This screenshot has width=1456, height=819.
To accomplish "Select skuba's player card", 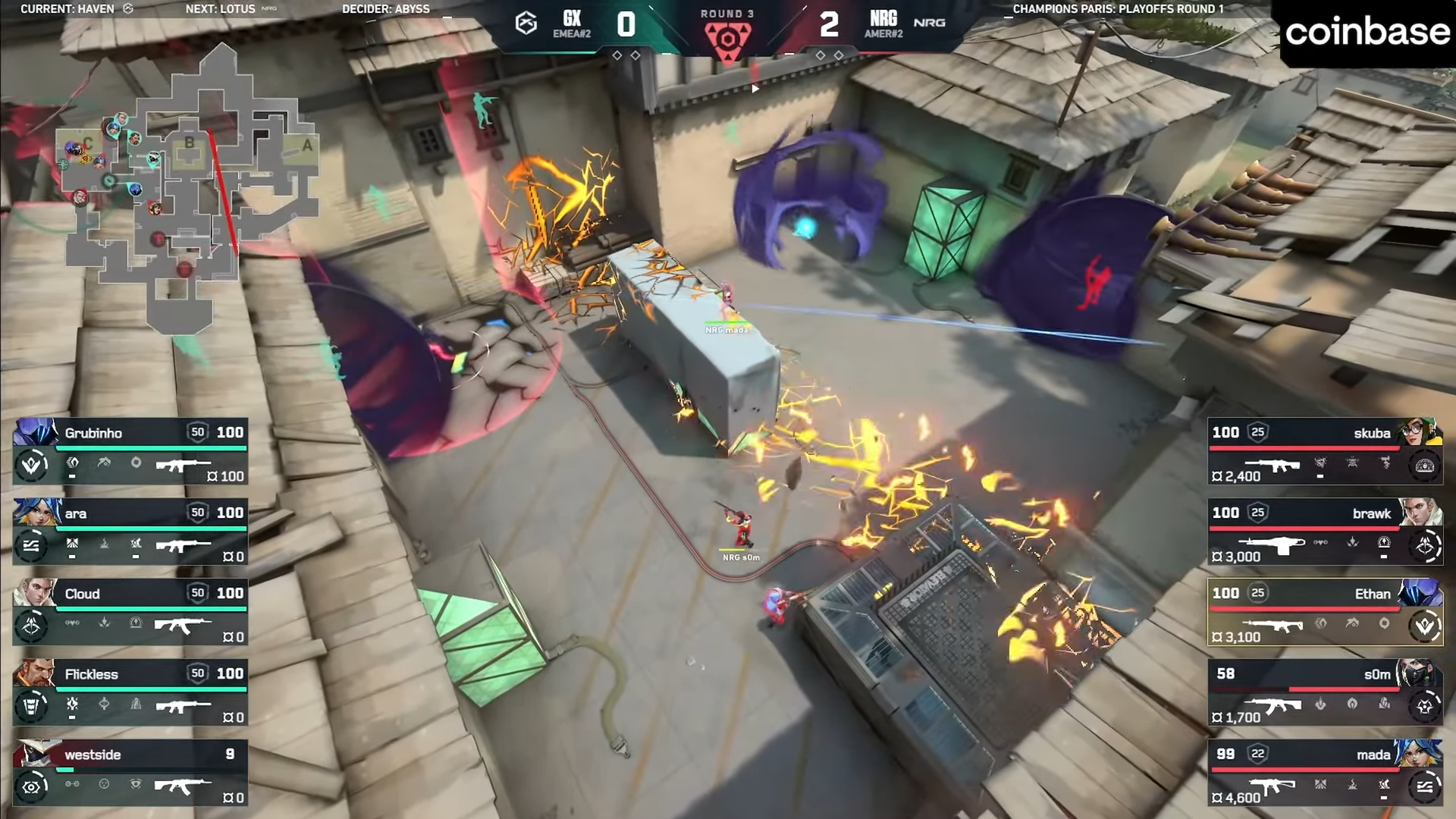I will [x=1324, y=452].
